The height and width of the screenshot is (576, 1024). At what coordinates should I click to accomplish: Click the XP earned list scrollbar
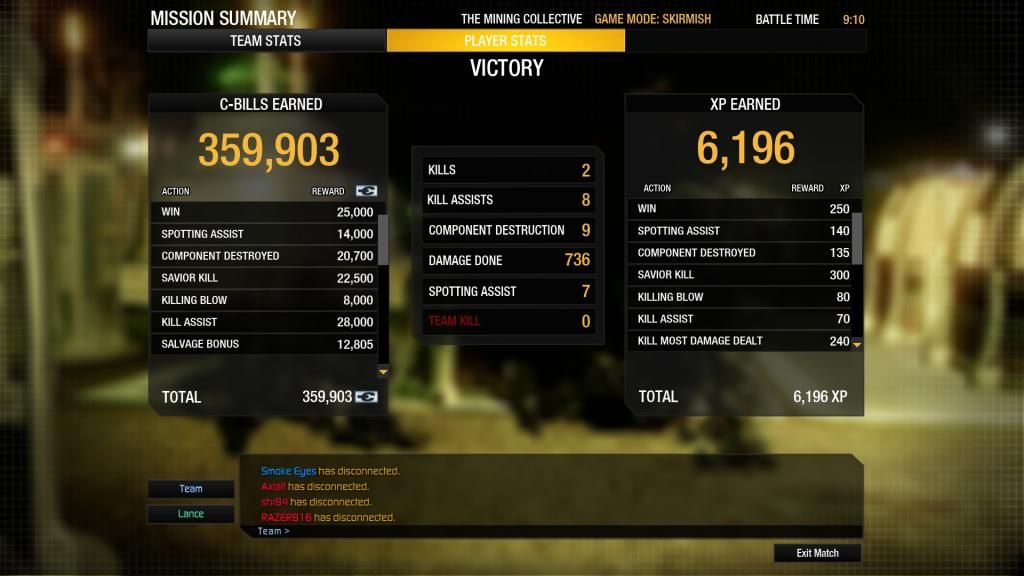pyautogui.click(x=857, y=236)
